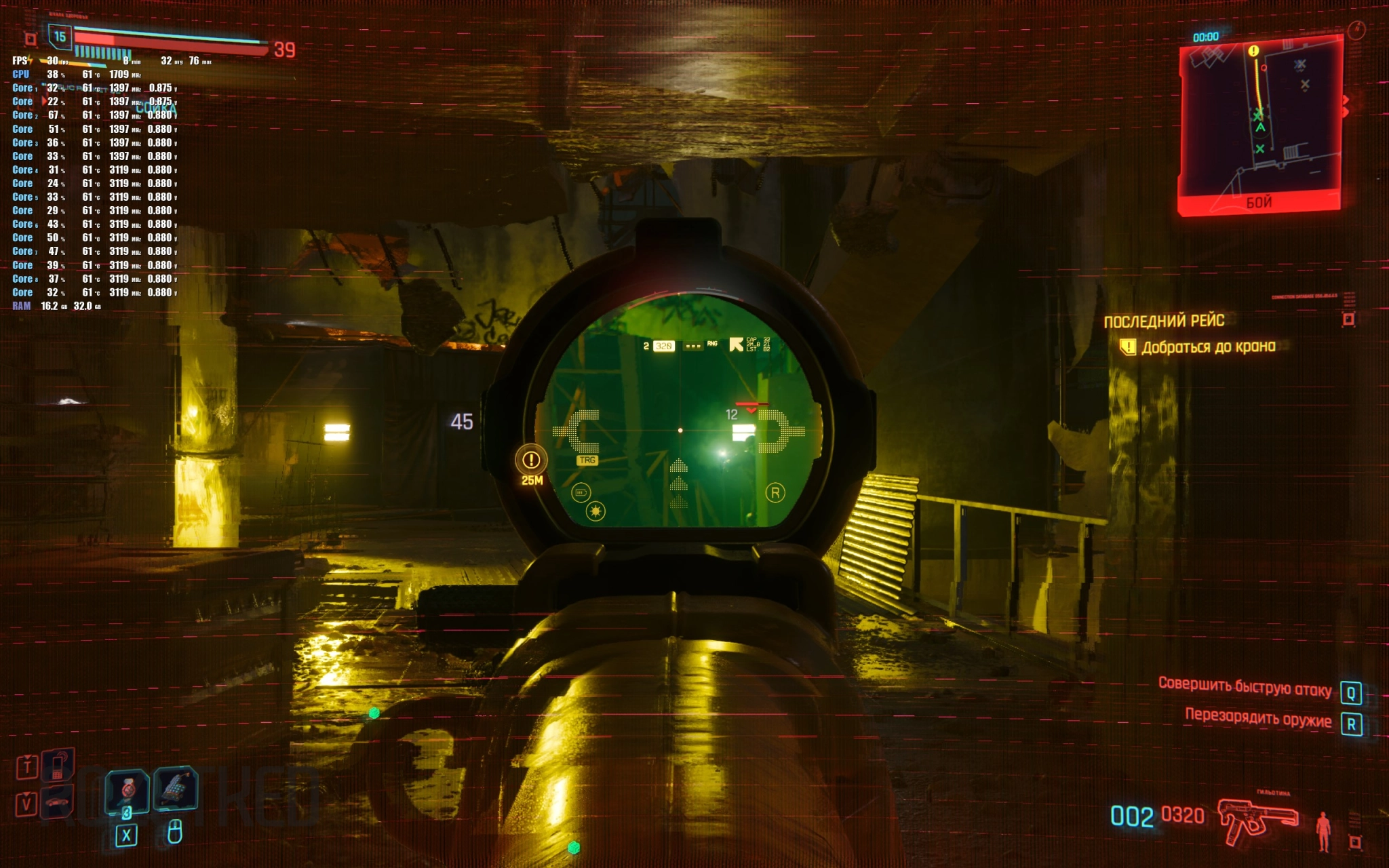
Task: Open the quest title 'ПОСЛЕДНИЙ РЕЙС'
Action: pos(1164,321)
